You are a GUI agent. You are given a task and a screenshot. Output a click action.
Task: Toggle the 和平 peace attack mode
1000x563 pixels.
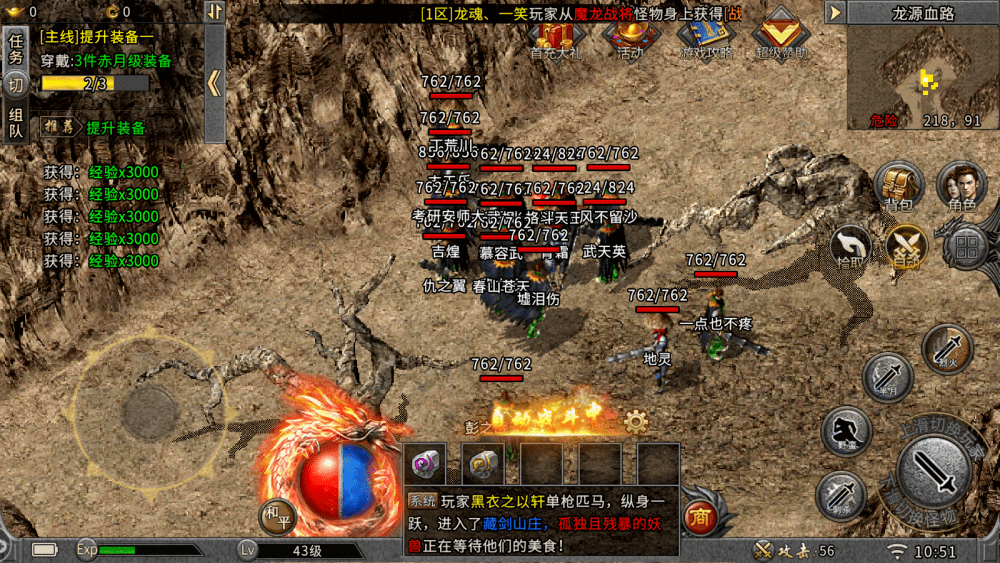275,515
